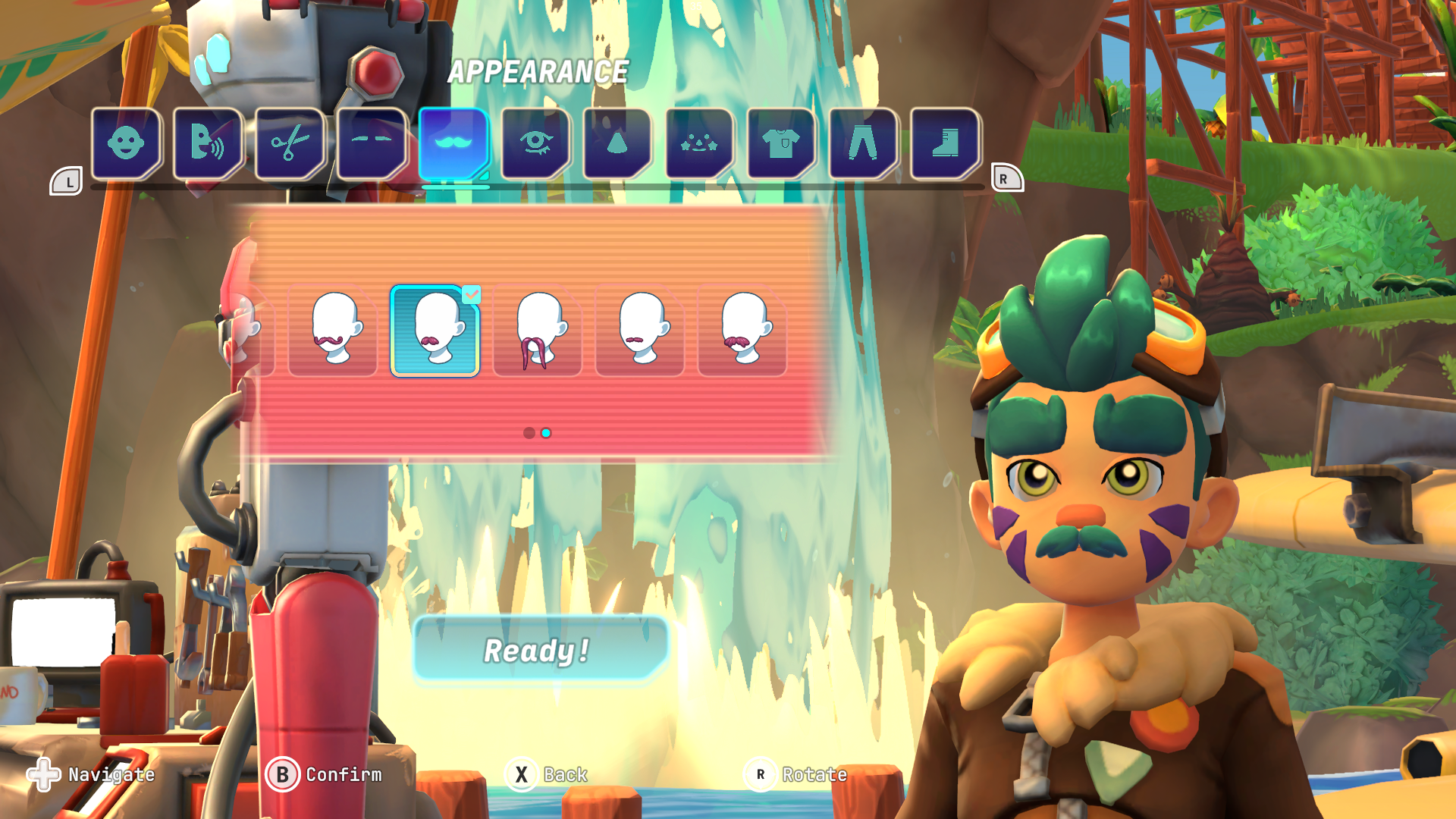Choose the face markings tab with stars
The height and width of the screenshot is (819, 1456).
pos(699,143)
